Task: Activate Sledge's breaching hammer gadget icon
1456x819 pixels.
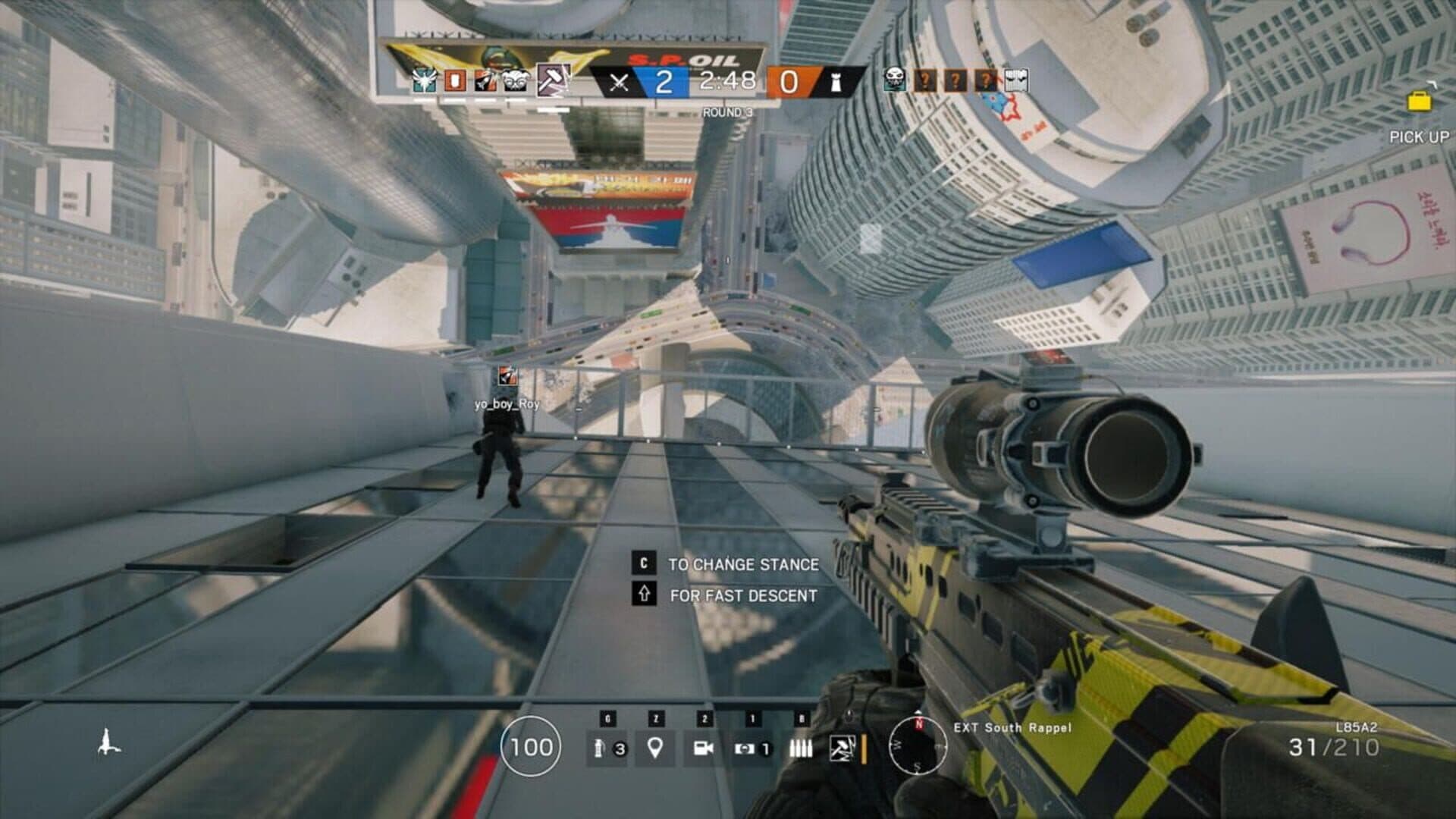Action: (842, 748)
